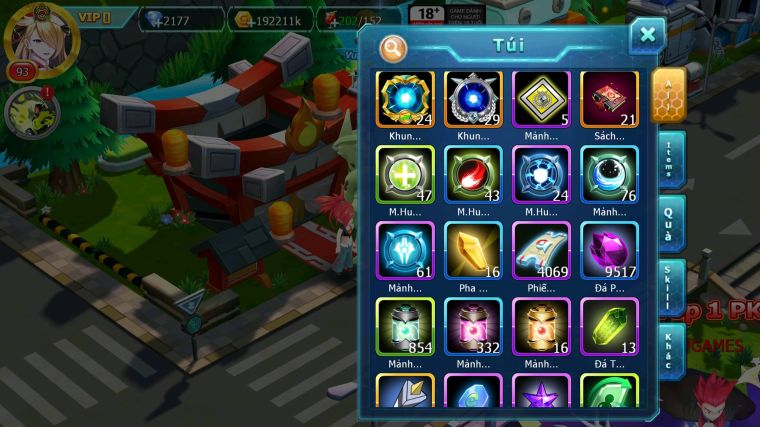Image resolution: width=760 pixels, height=427 pixels.
Task: Select the red Sách book item
Action: [609, 99]
